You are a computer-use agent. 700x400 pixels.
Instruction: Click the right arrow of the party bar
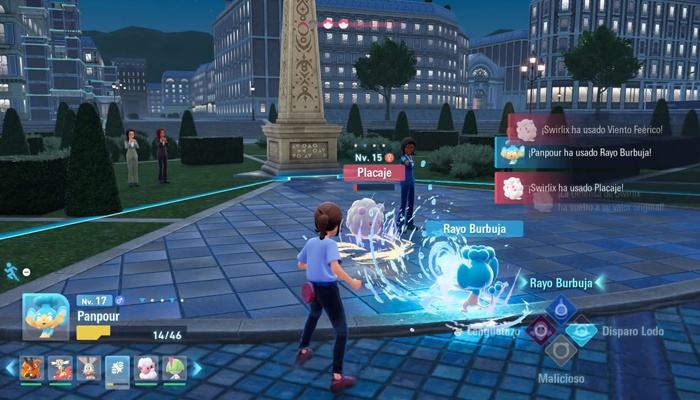click(x=196, y=368)
